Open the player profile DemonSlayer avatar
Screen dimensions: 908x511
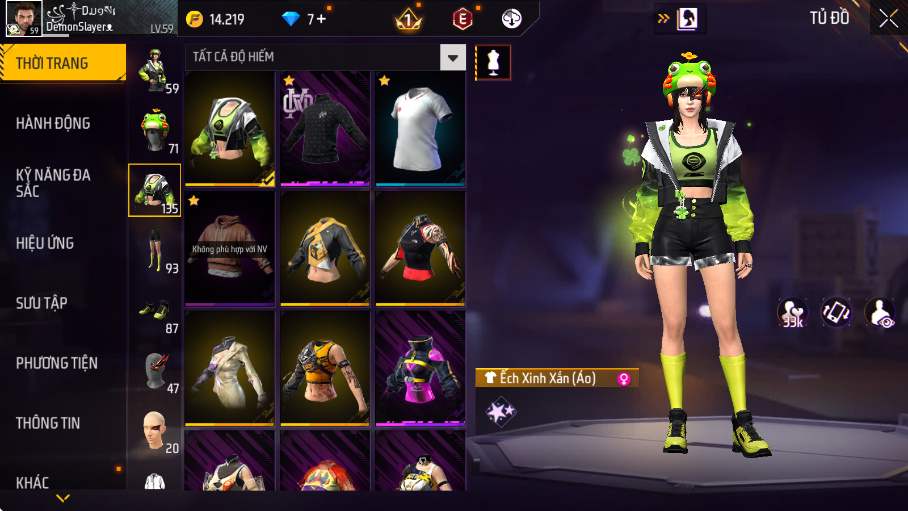click(22, 17)
